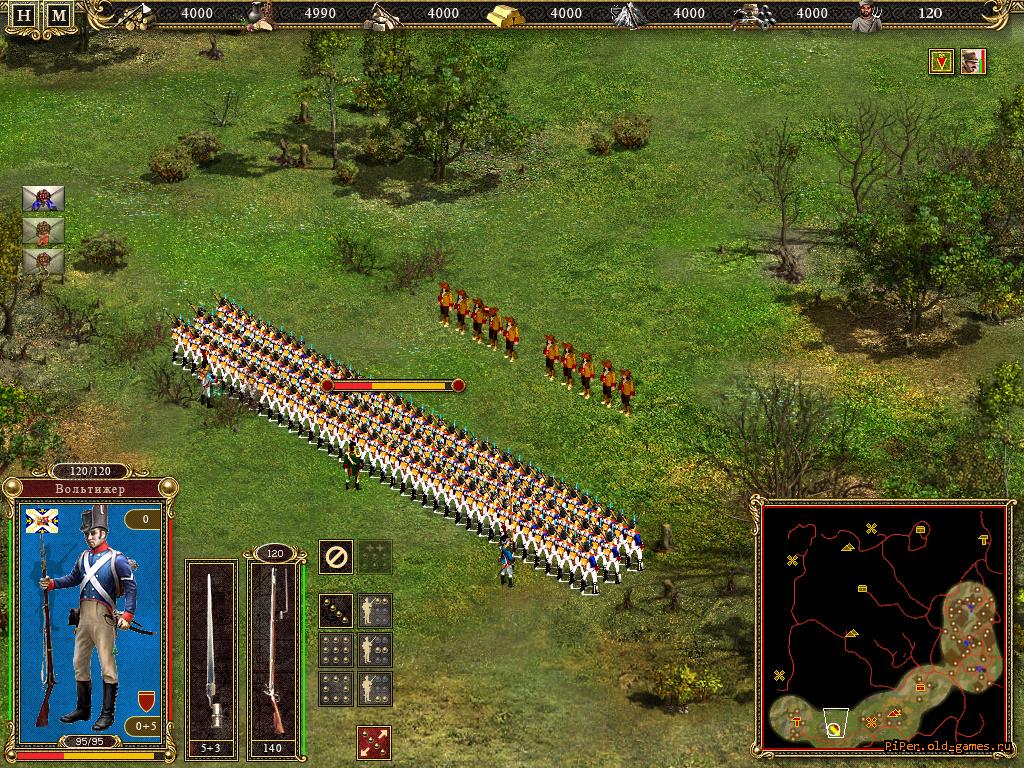
Task: Click the green icon with red arrow
Action: [x=941, y=62]
